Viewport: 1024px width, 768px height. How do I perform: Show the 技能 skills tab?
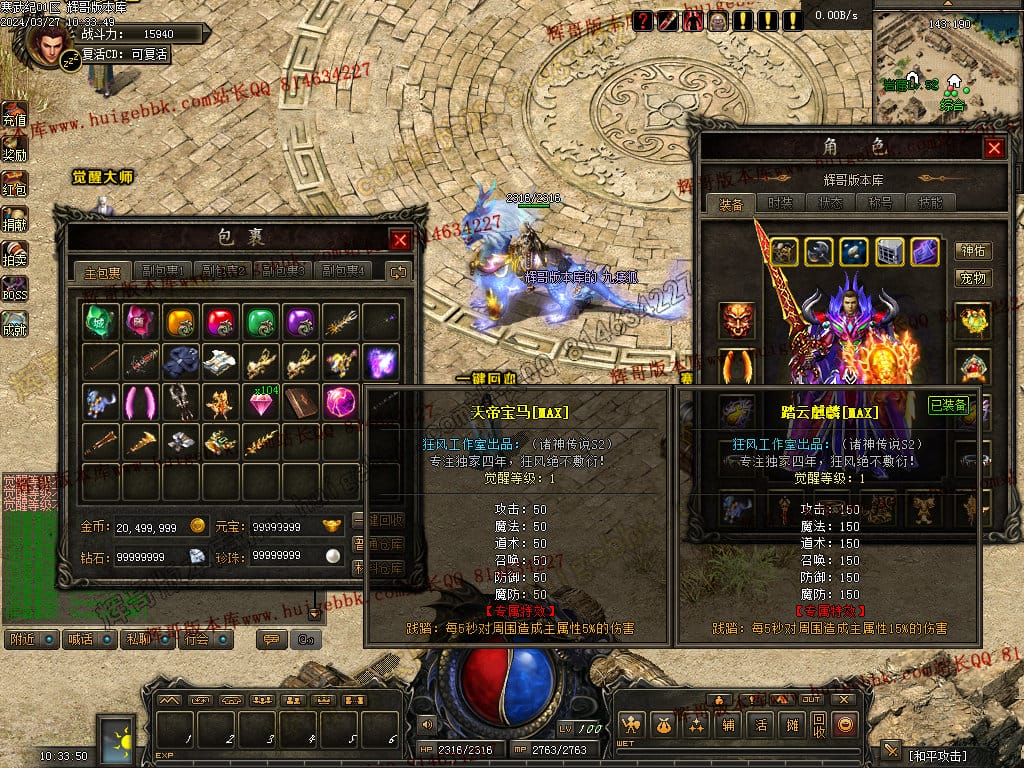[929, 203]
